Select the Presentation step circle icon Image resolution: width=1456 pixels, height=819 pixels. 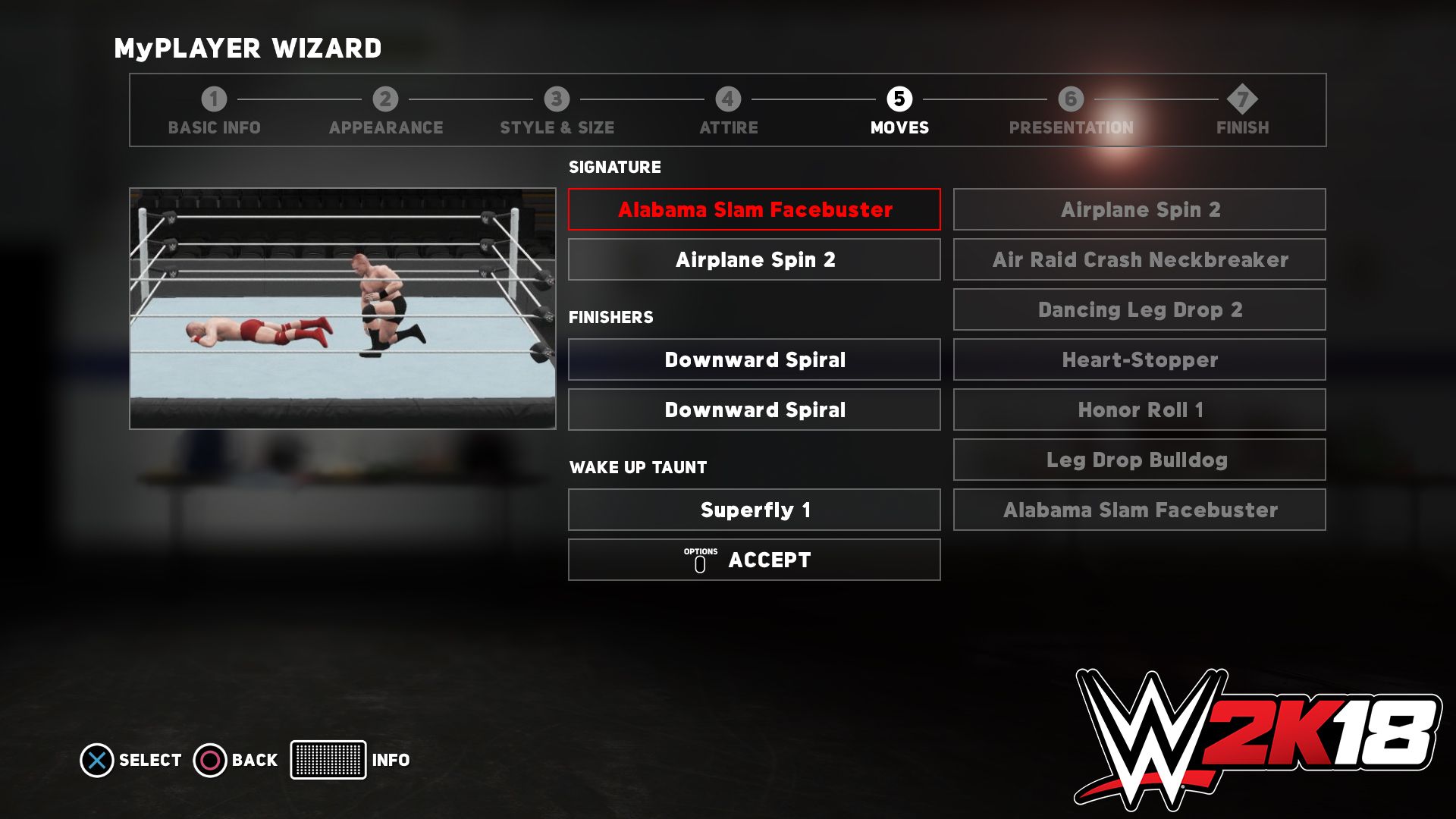point(1070,98)
